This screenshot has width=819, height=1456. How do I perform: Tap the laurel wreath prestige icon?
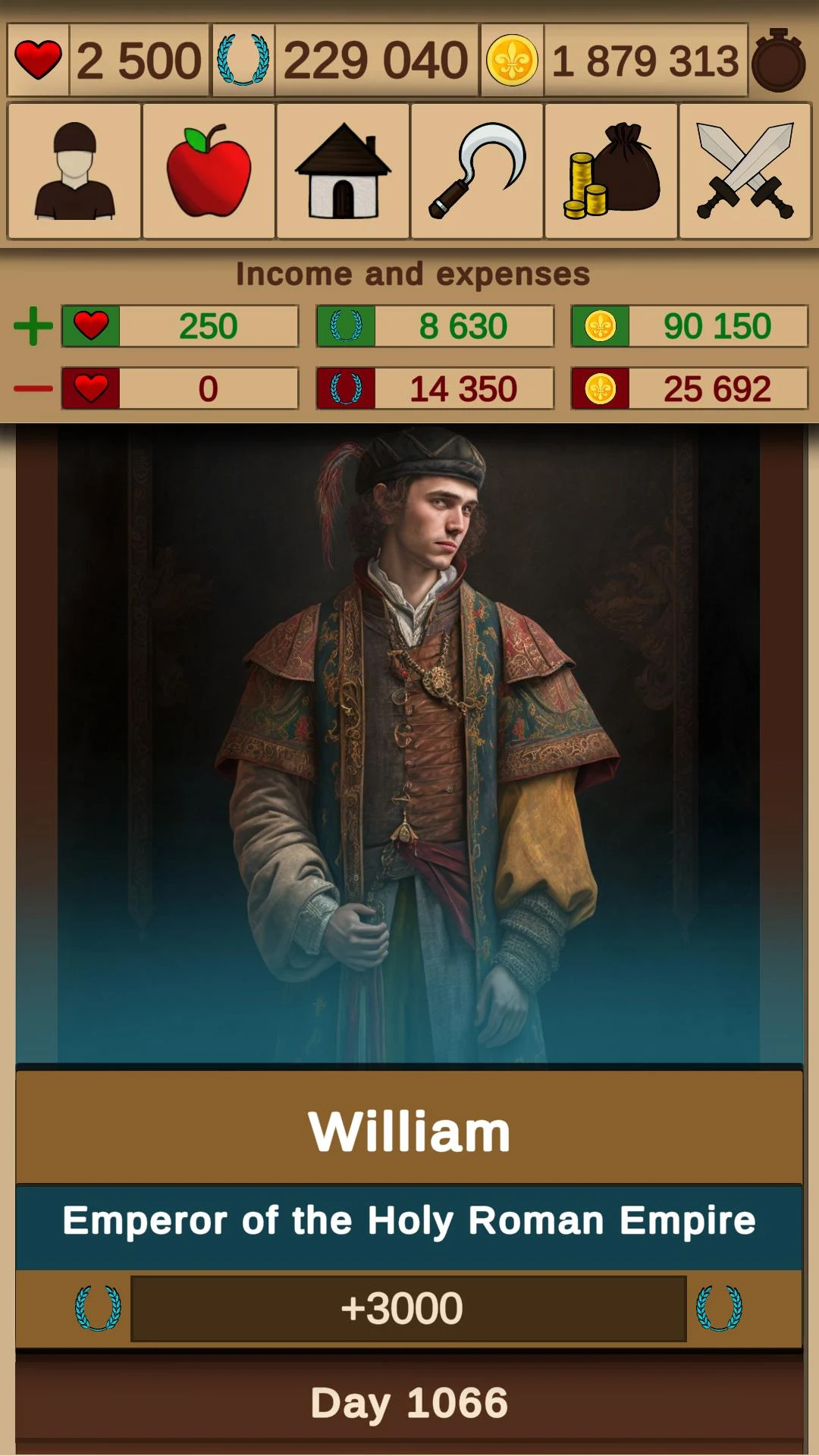tap(243, 61)
